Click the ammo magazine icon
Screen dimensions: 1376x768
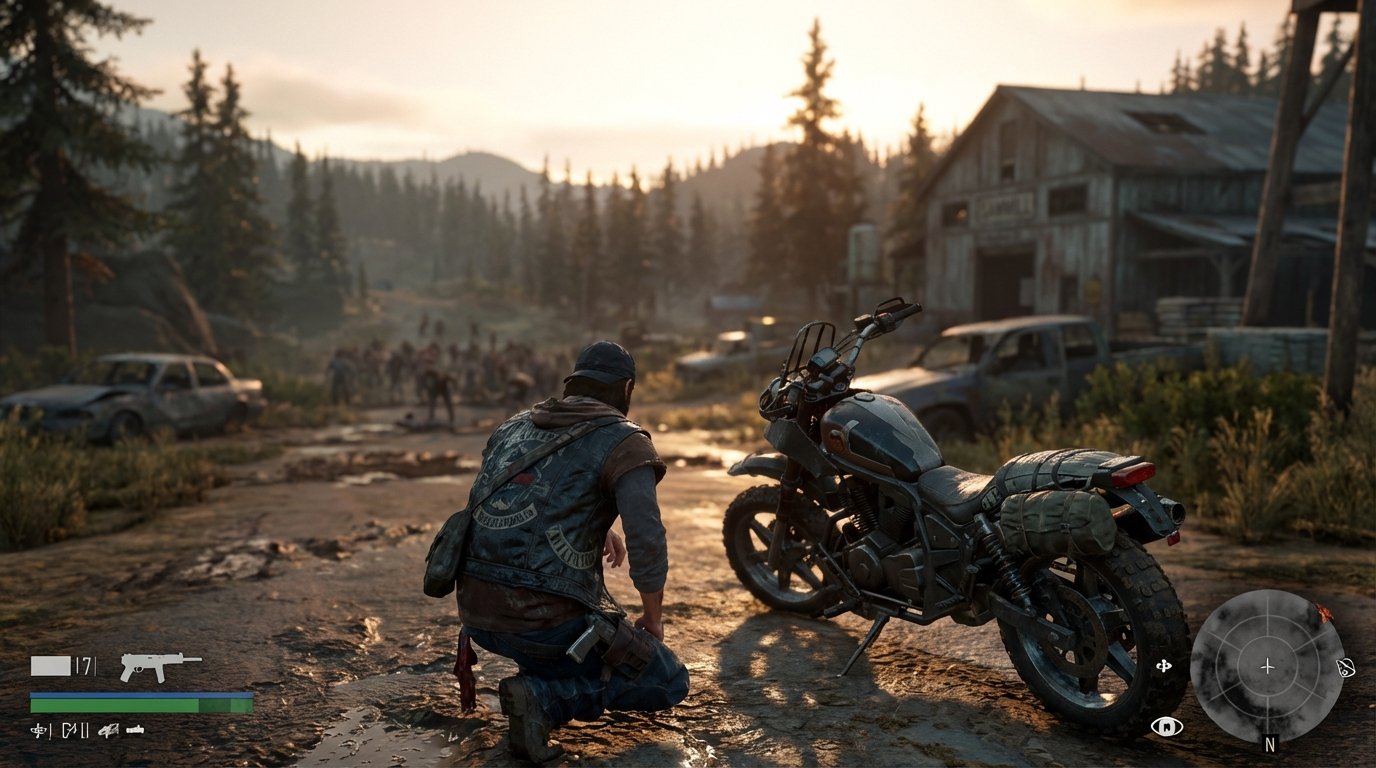point(51,665)
